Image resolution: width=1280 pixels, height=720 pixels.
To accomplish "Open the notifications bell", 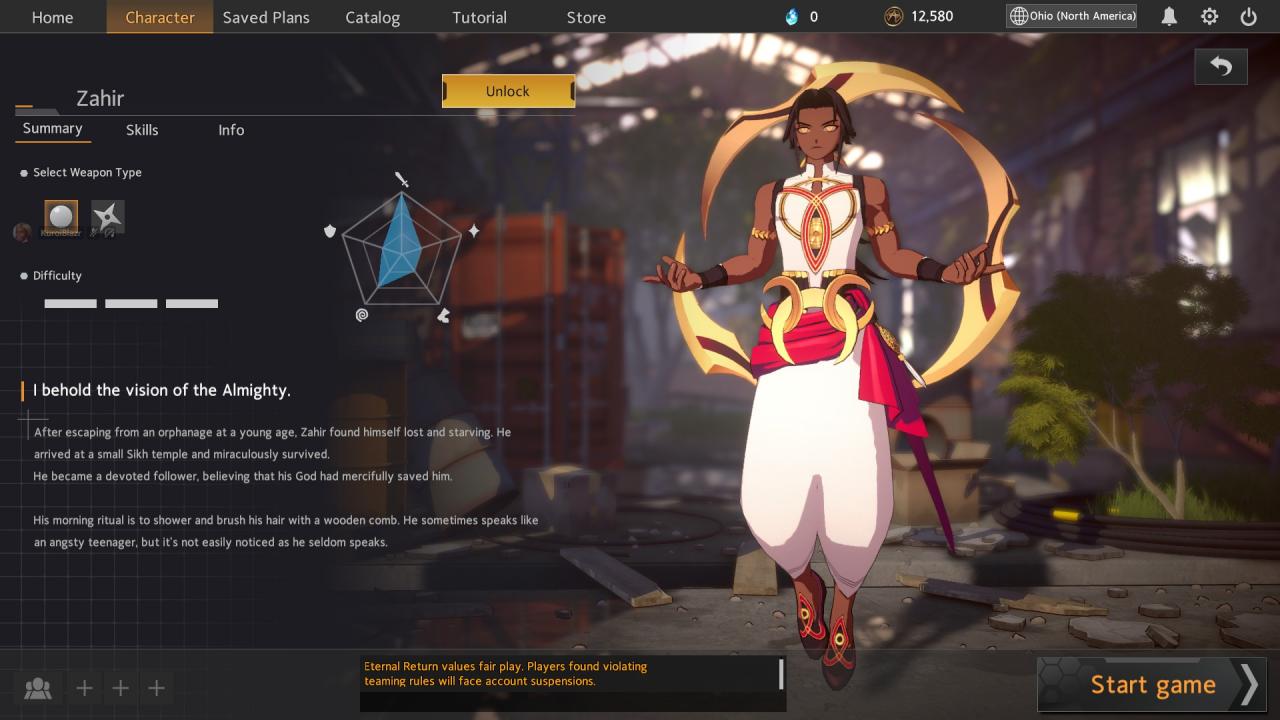I will [x=1168, y=17].
